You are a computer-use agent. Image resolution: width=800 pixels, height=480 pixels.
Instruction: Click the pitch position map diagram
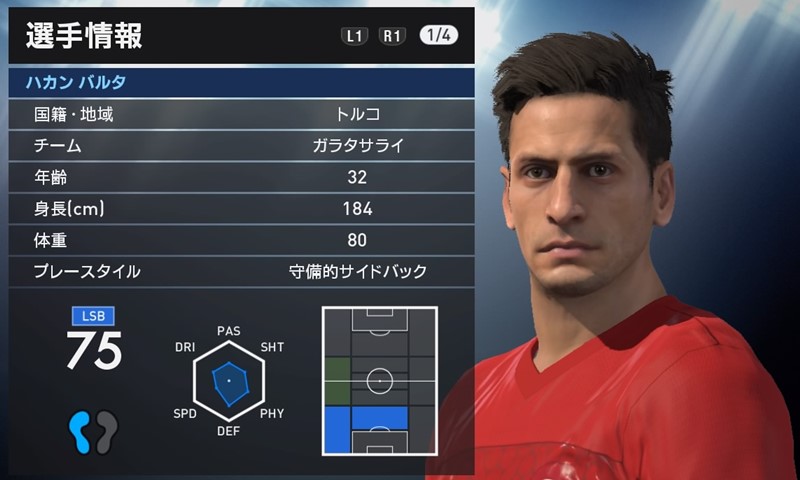(380, 381)
